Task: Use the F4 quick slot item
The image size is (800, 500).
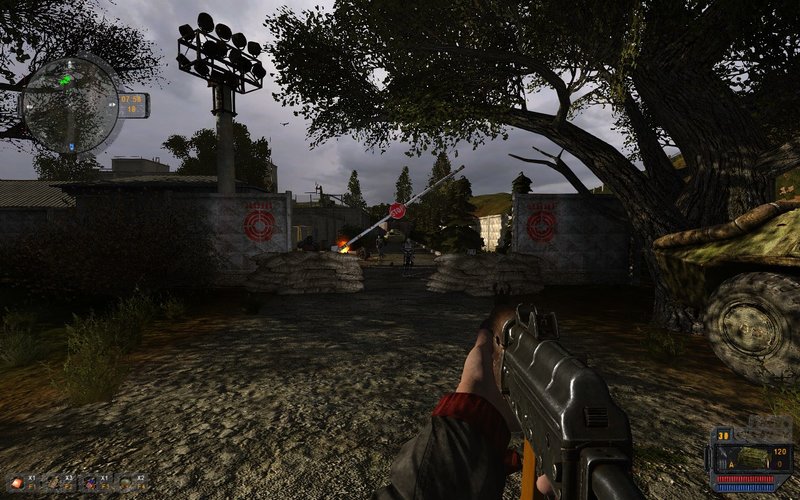Action: [x=127, y=483]
